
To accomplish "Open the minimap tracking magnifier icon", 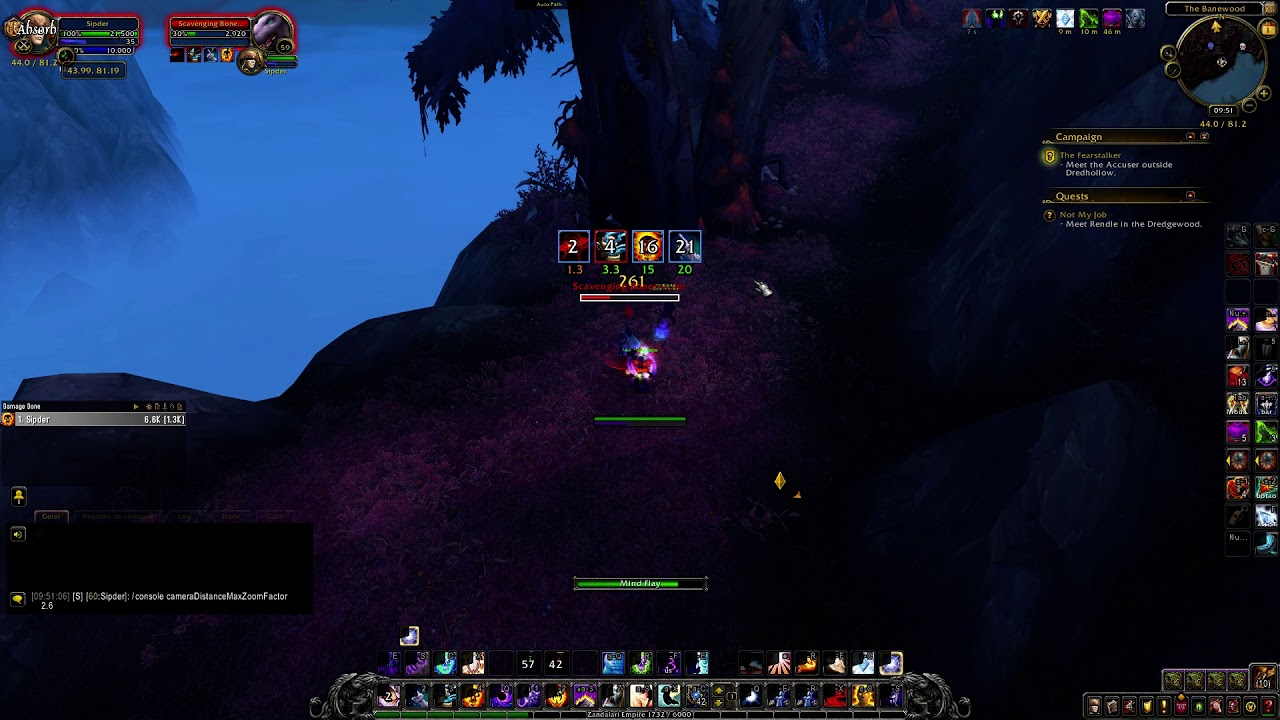I will 1168,52.
